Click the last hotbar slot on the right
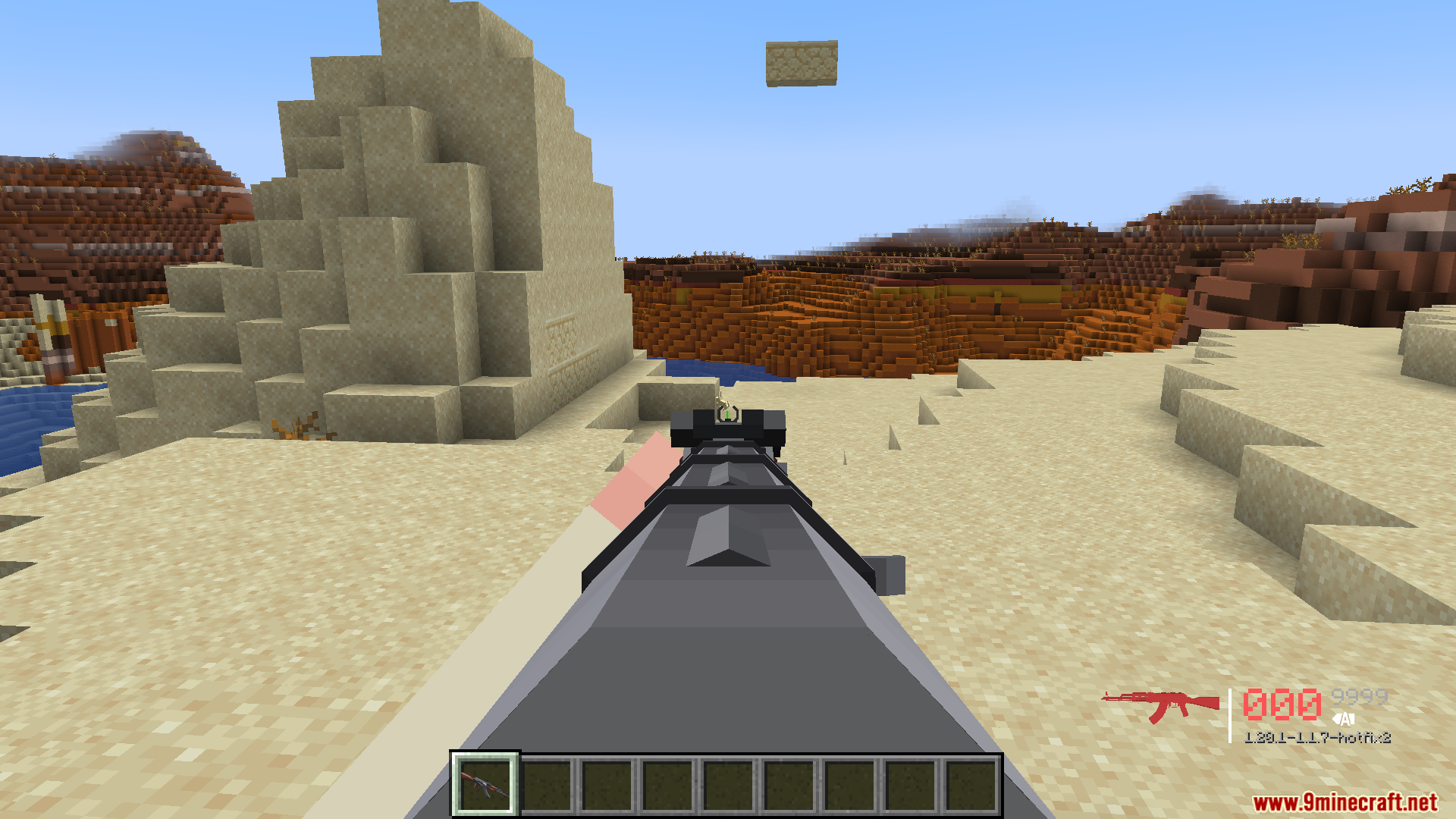1456x819 pixels. pos(969,784)
